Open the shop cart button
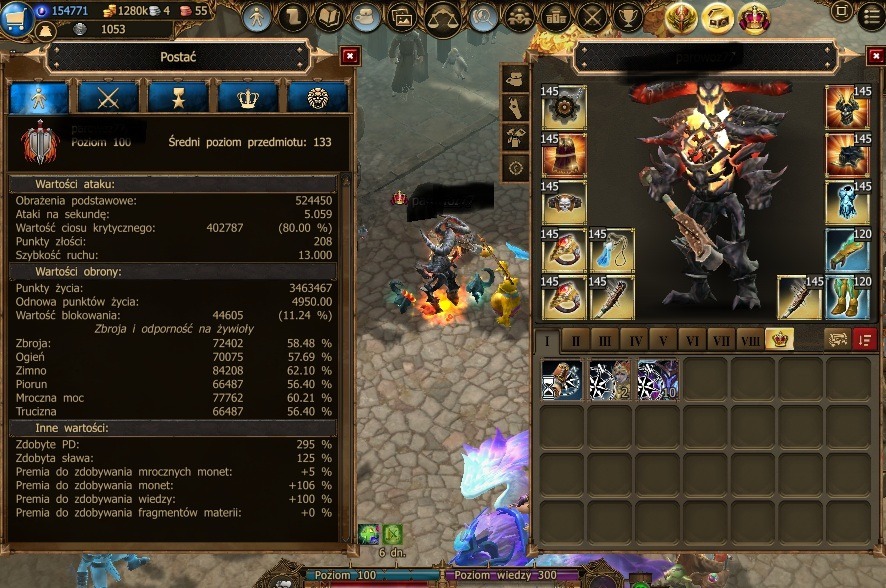The width and height of the screenshot is (886, 588). point(15,19)
